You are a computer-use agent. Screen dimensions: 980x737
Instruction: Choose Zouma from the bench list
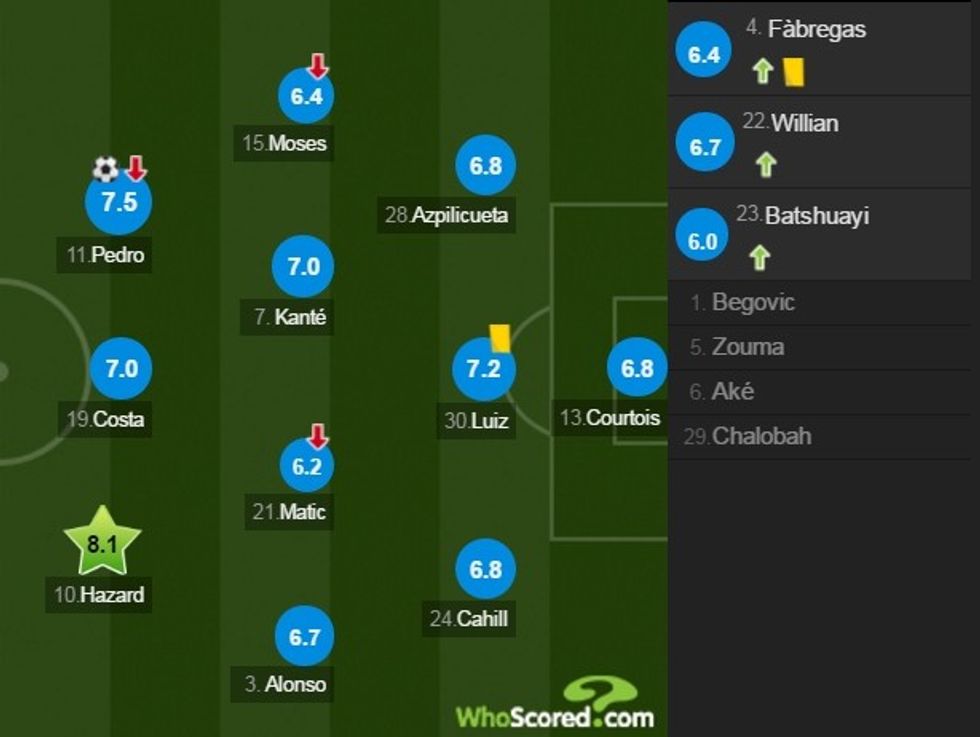[748, 347]
